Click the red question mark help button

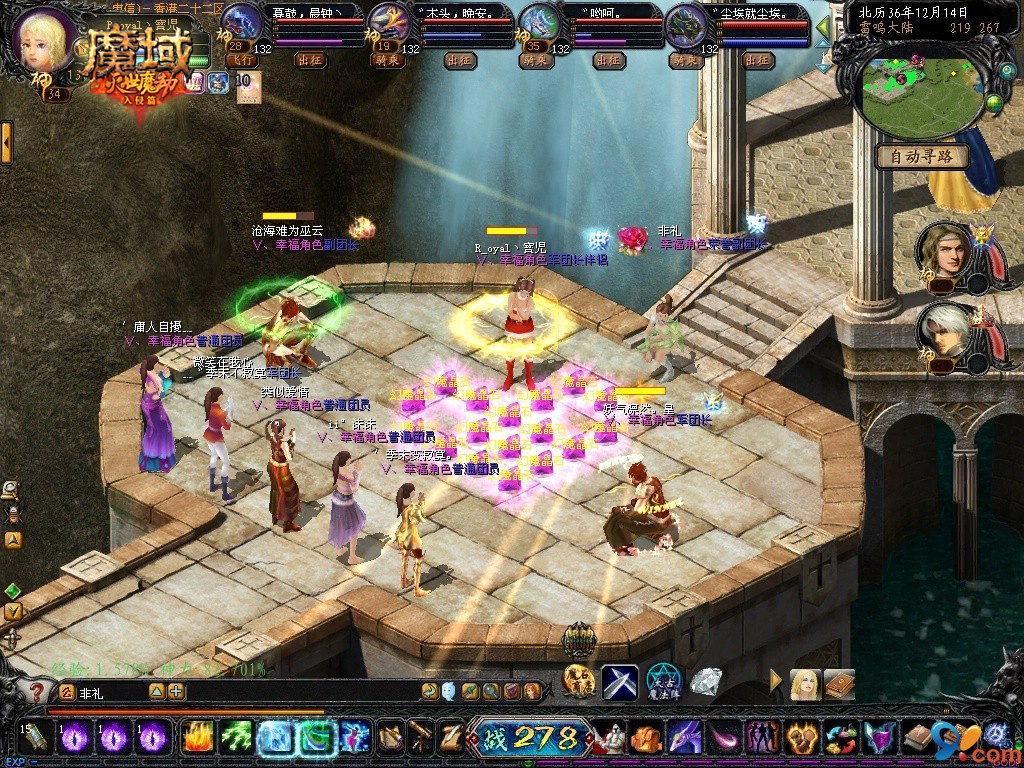[x=38, y=691]
